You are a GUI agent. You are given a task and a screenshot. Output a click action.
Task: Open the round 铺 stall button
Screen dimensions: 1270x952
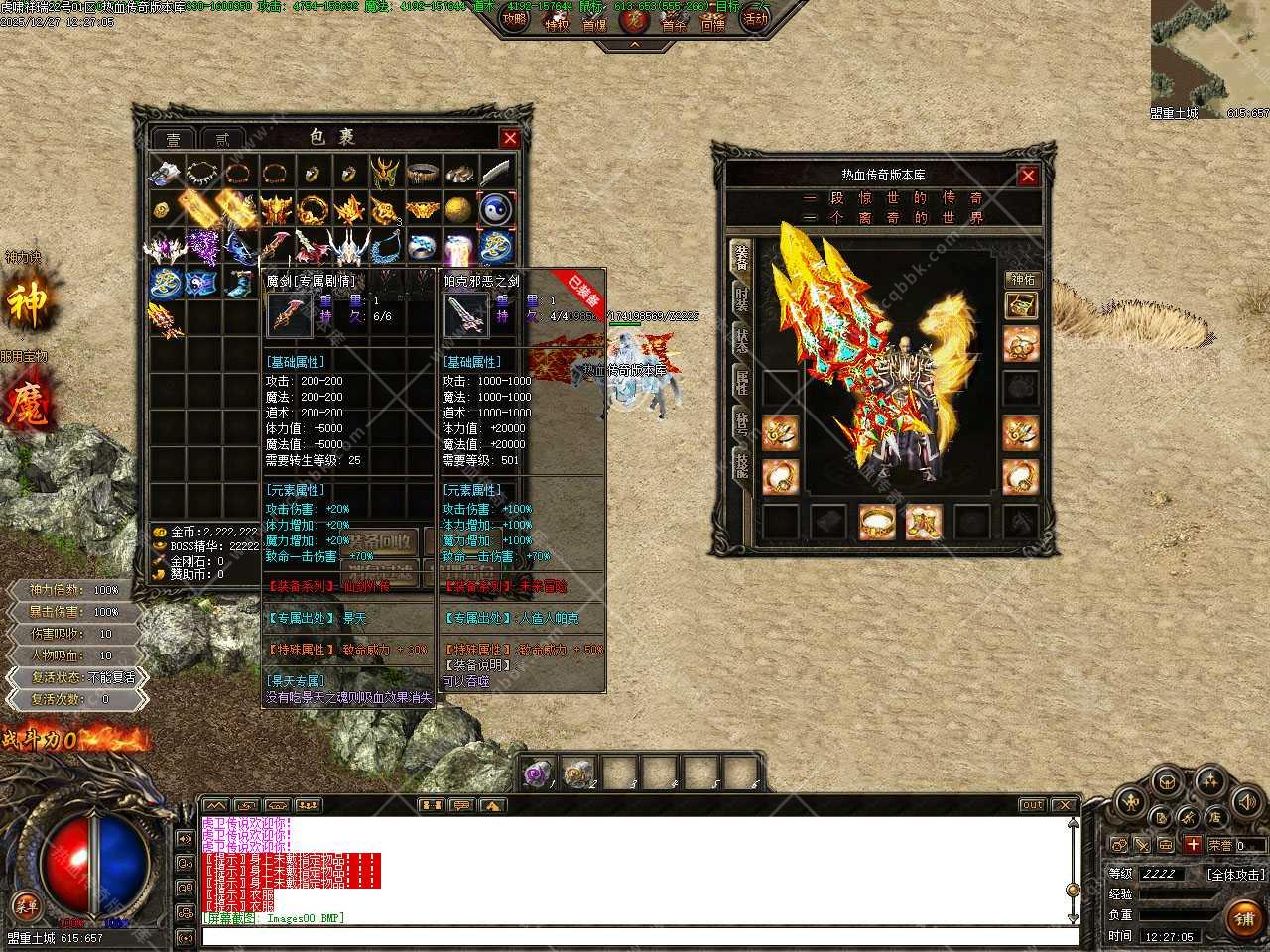[x=1244, y=917]
